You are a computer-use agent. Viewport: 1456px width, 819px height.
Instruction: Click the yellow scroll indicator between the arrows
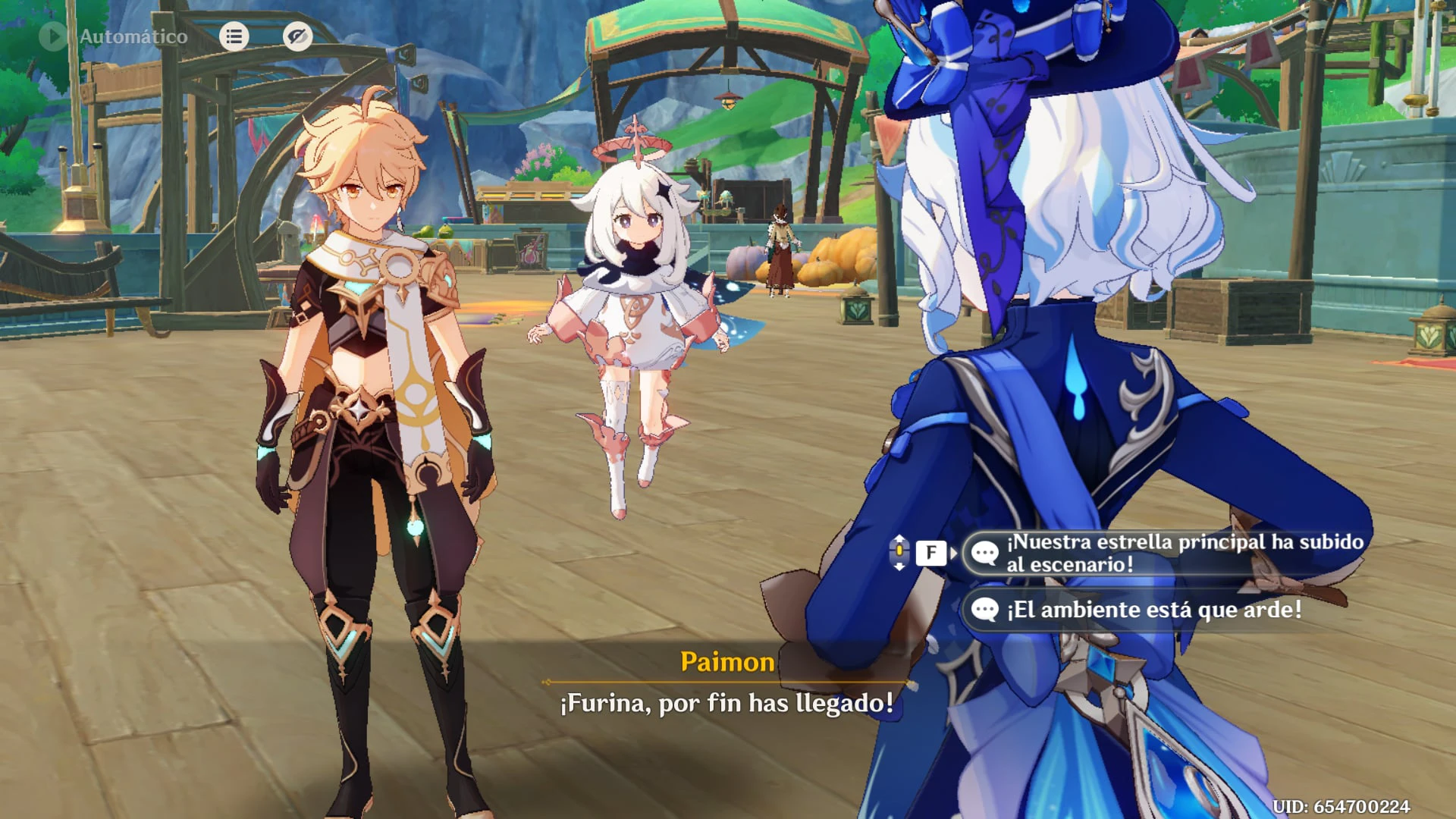coord(899,552)
